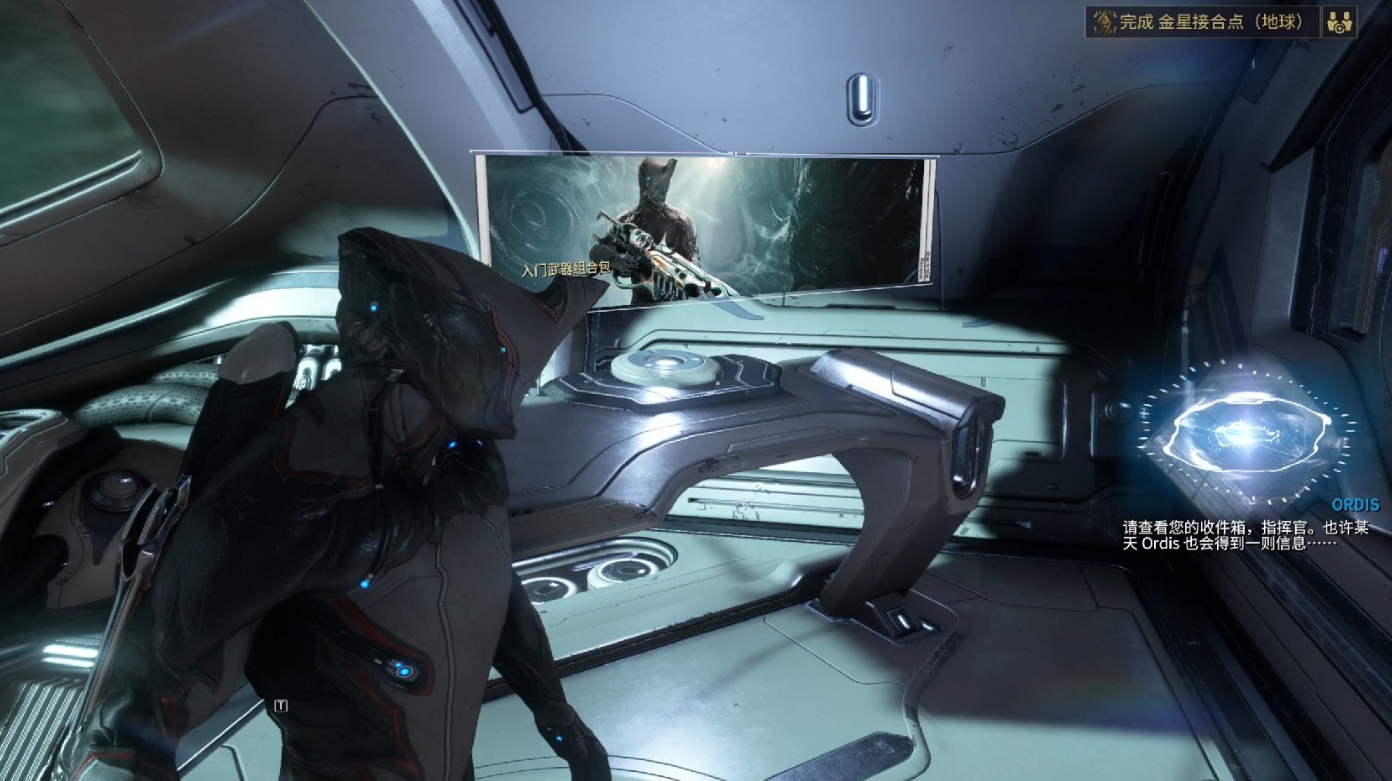The width and height of the screenshot is (1392, 781).
Task: Click the squad invite icon
Action: point(1338,22)
